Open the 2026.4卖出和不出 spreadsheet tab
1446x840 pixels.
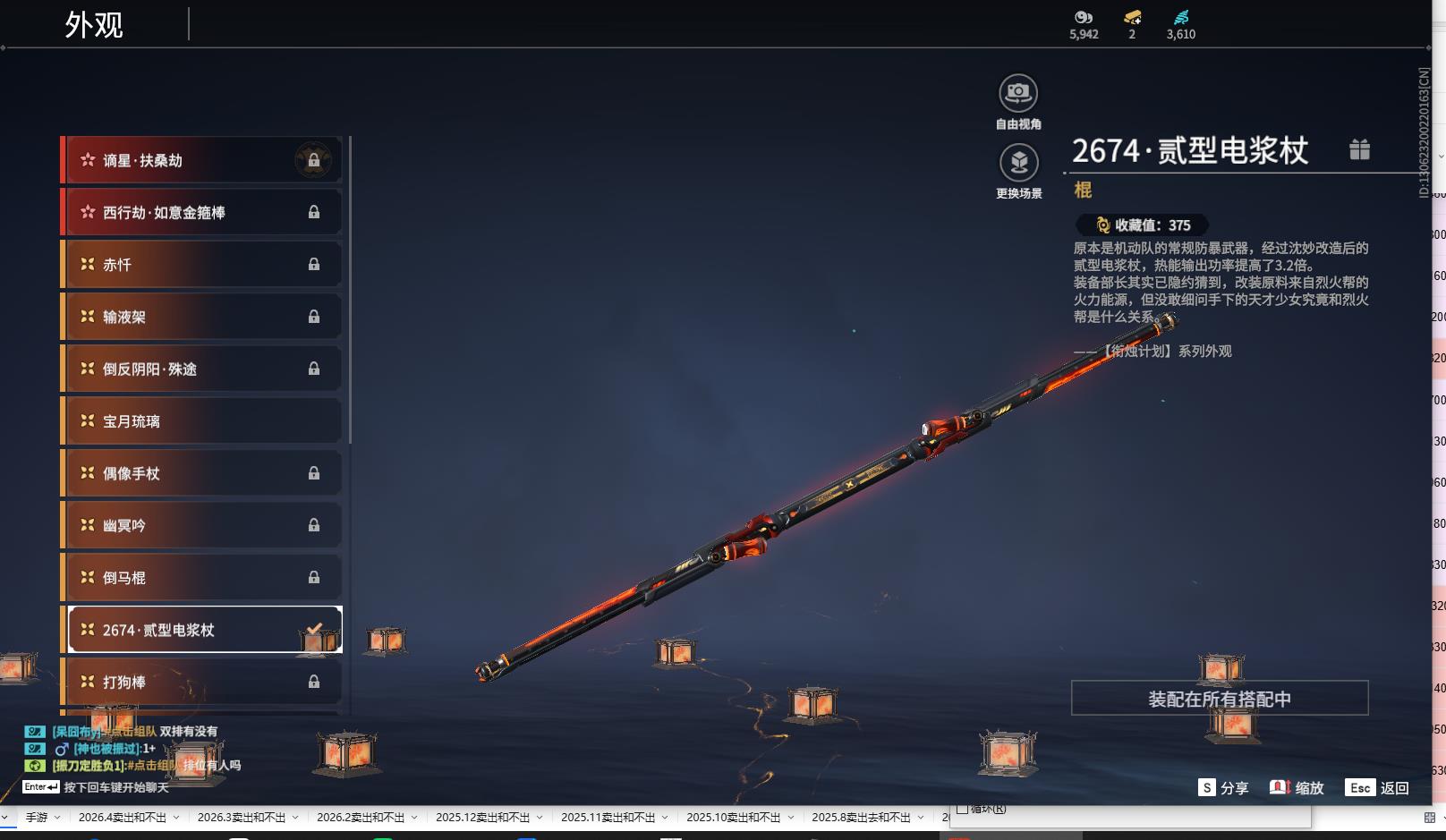pyautogui.click(x=123, y=818)
